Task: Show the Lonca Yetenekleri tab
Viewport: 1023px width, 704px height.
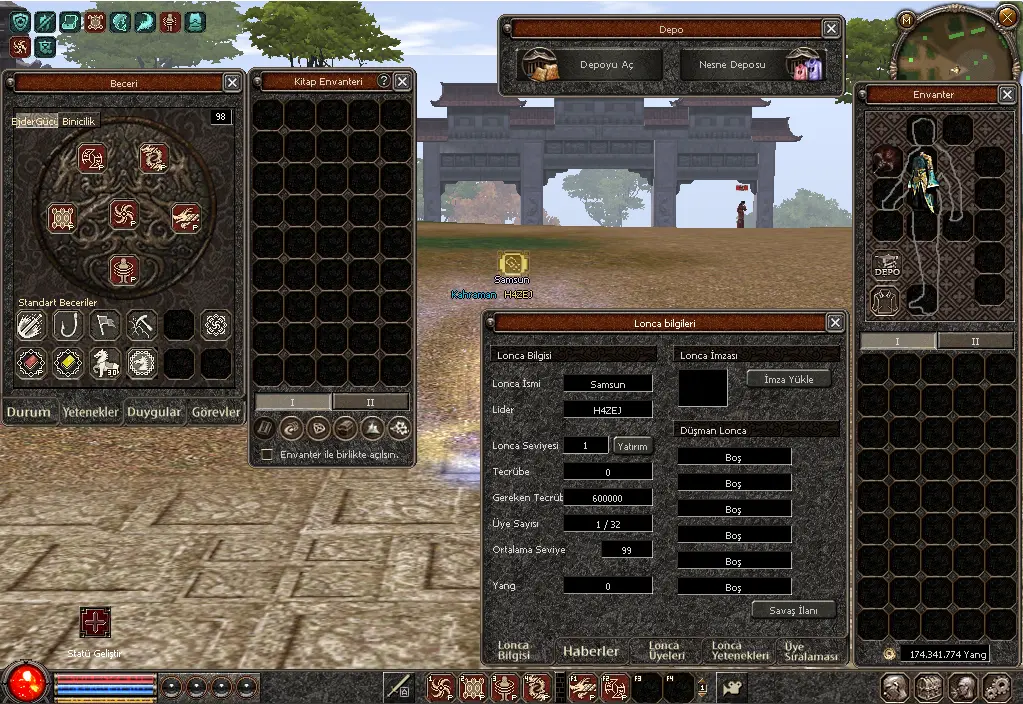Action: click(741, 651)
